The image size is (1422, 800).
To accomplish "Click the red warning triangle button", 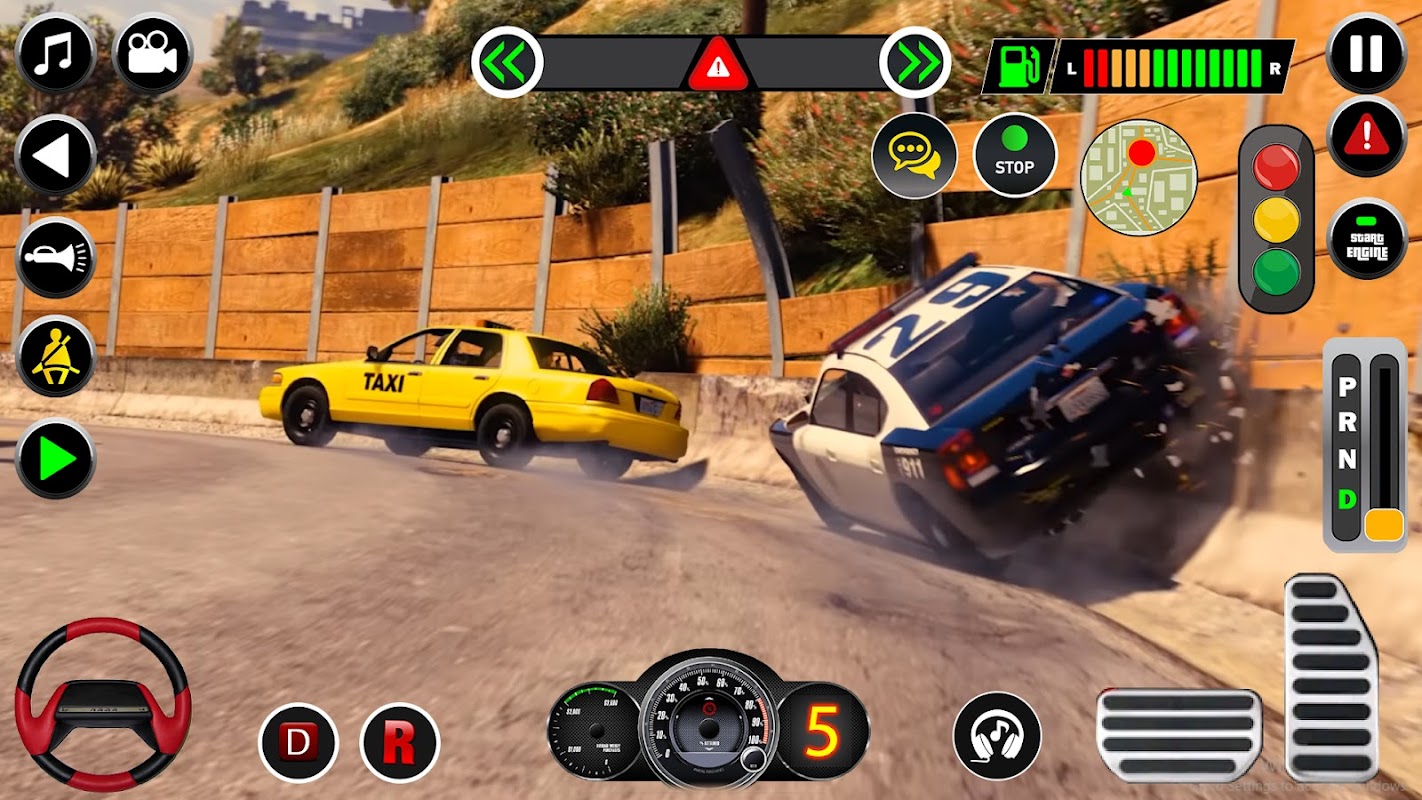I will 1366,137.
